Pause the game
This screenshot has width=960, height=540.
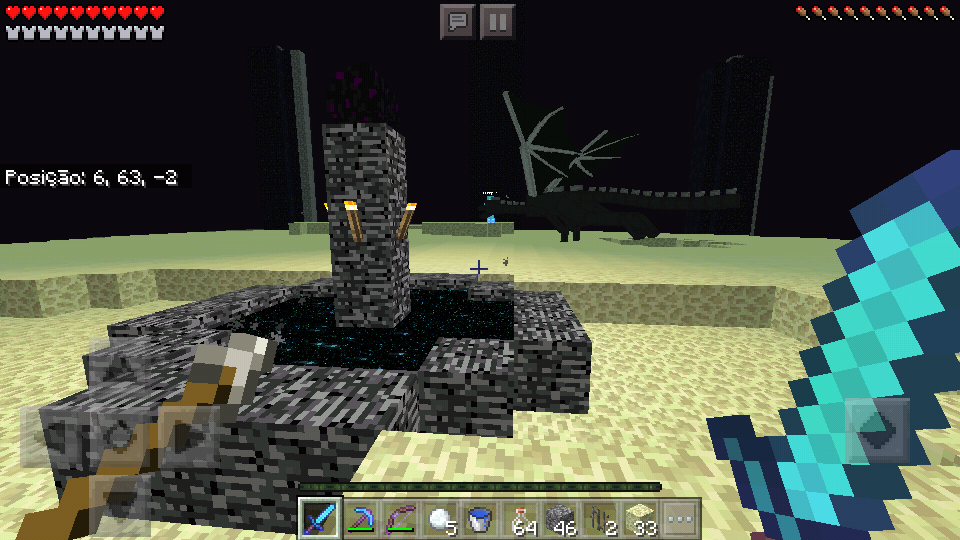498,21
